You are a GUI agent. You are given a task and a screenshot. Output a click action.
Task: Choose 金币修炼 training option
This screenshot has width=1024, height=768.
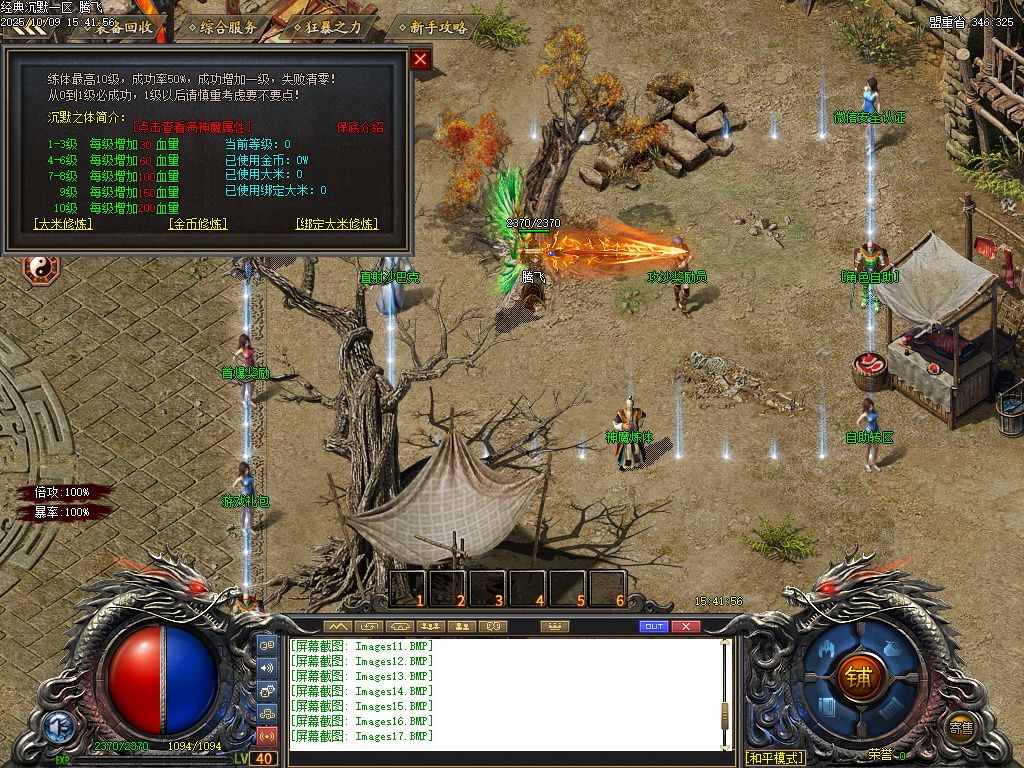(198, 224)
